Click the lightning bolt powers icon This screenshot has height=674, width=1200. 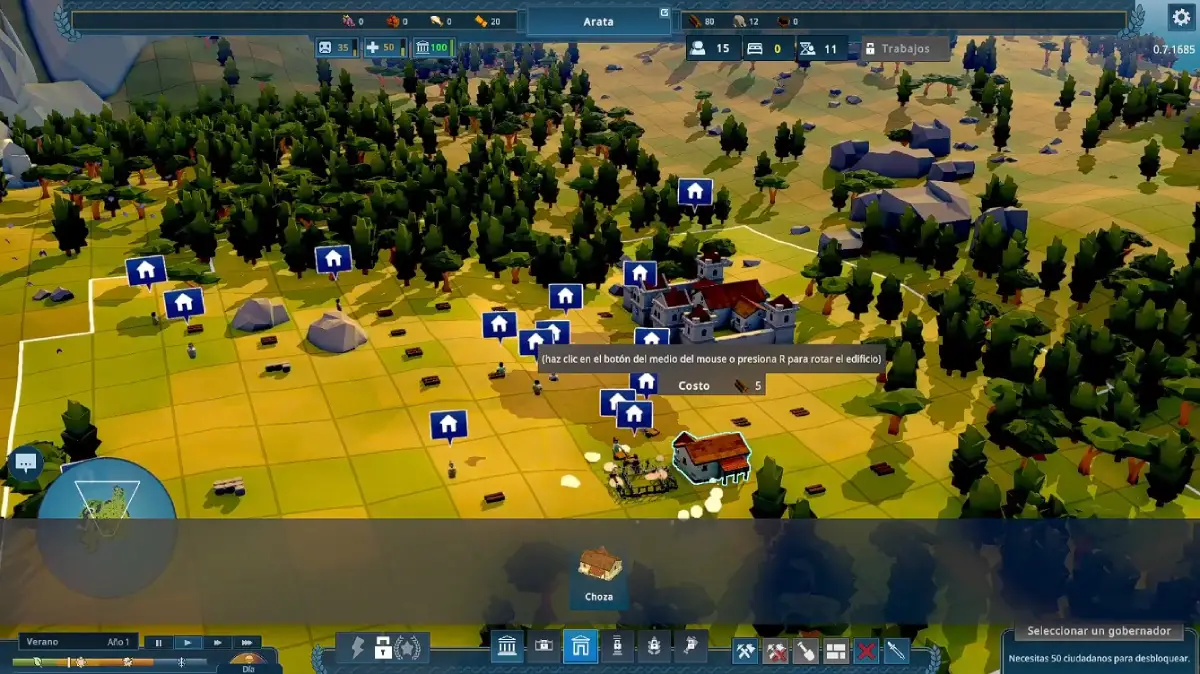(x=357, y=648)
